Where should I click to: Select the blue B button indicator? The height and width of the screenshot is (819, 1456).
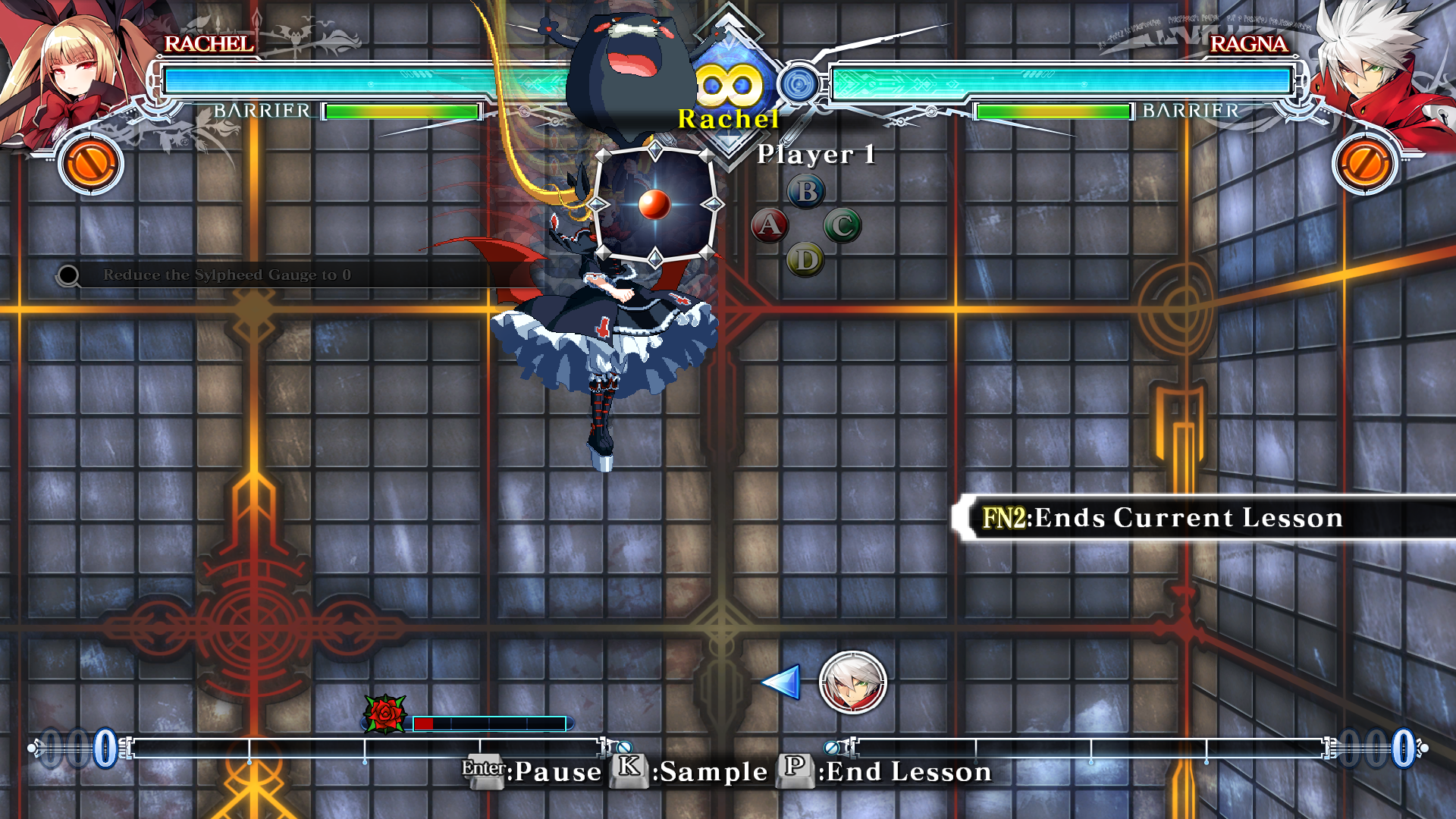pyautogui.click(x=806, y=192)
